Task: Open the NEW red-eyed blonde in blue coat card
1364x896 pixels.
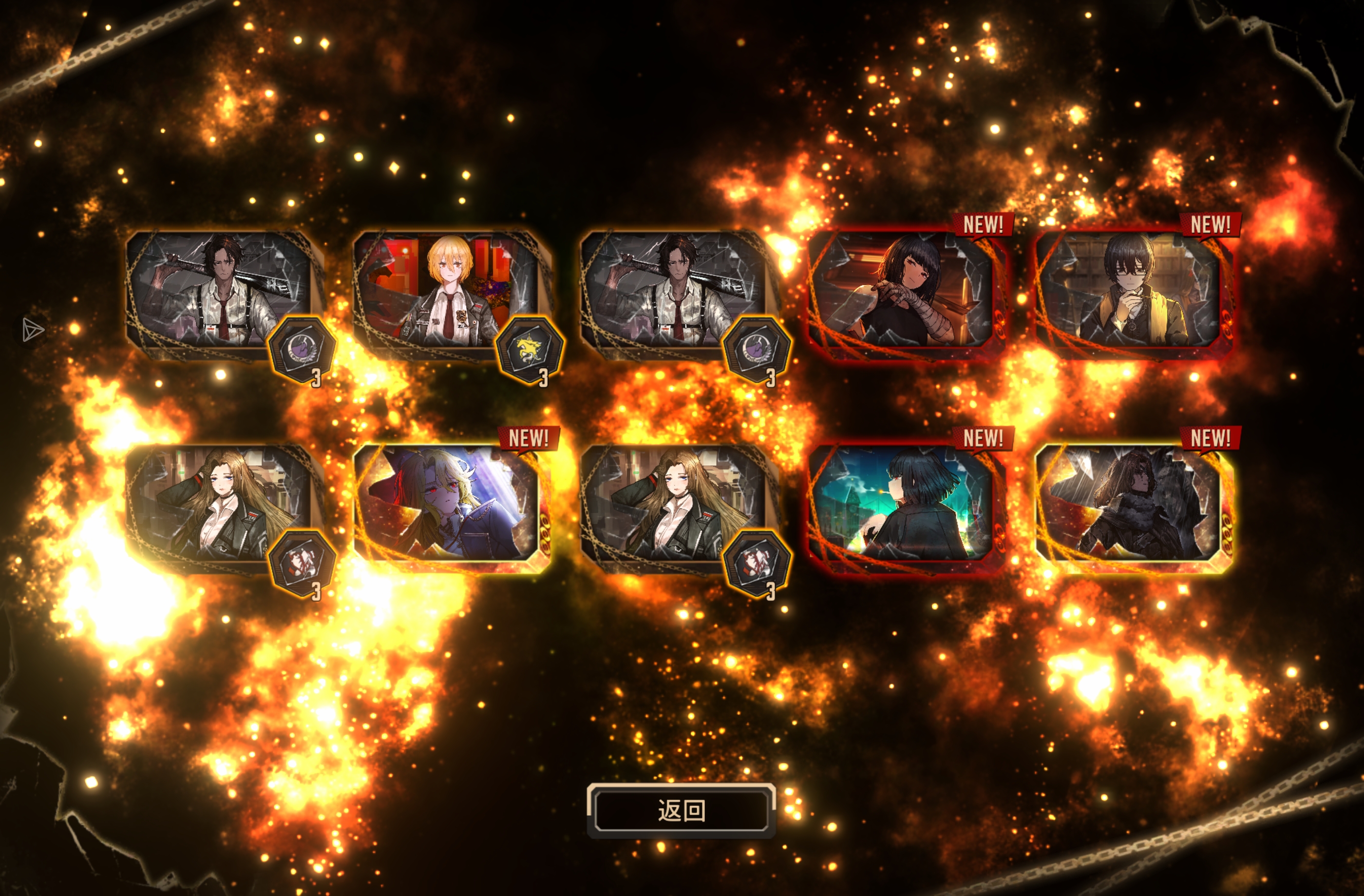Action: click(447, 506)
